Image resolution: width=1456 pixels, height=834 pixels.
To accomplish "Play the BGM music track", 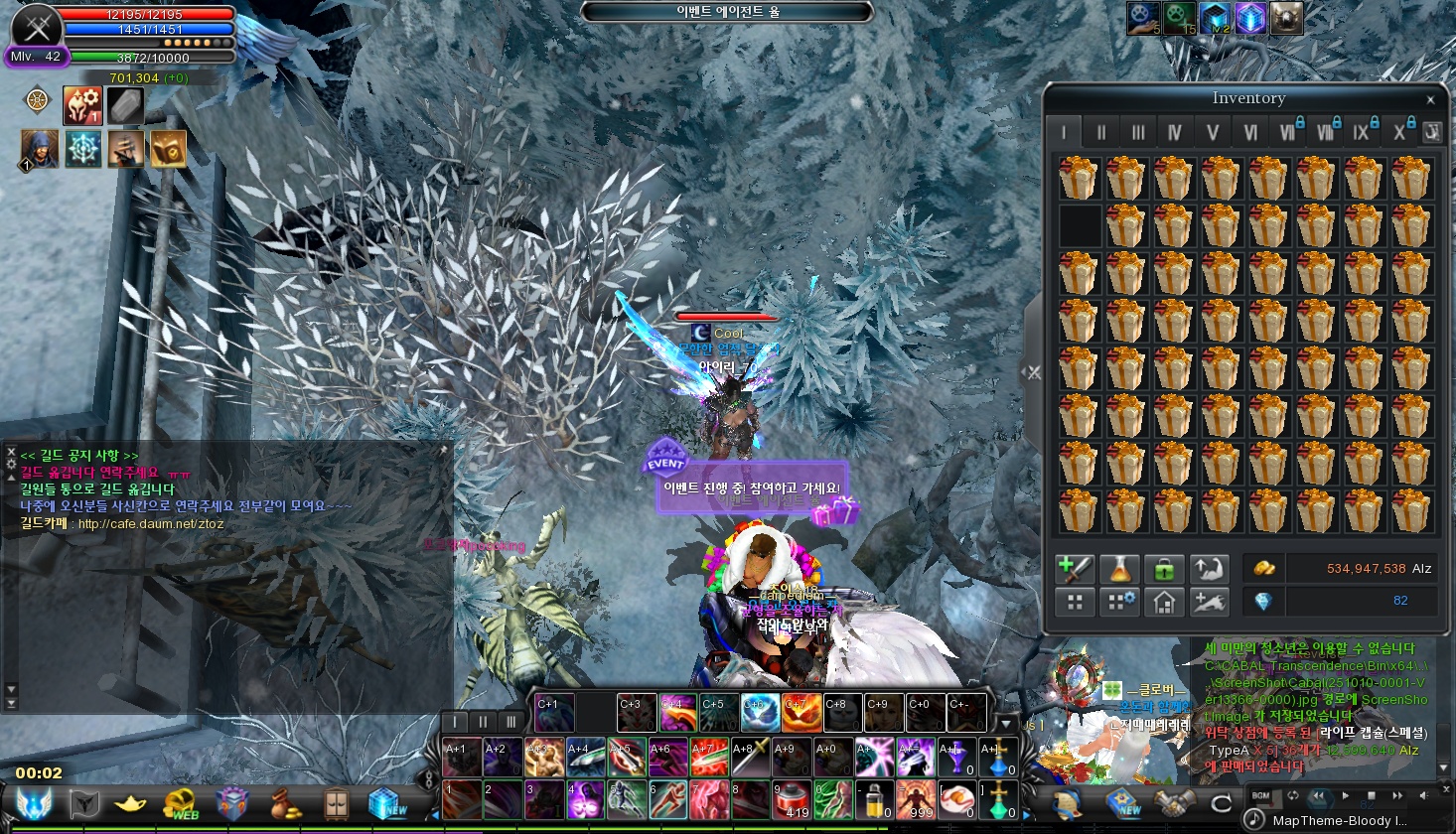I will click(1346, 795).
